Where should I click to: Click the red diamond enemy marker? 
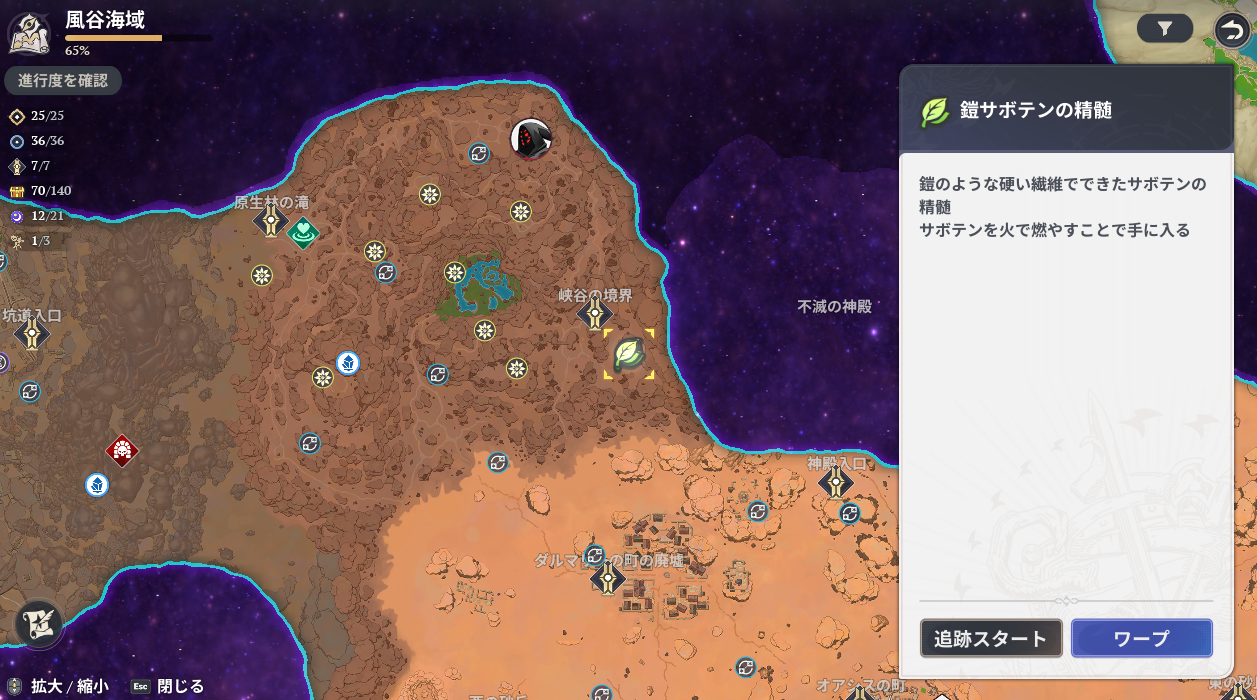point(122,450)
